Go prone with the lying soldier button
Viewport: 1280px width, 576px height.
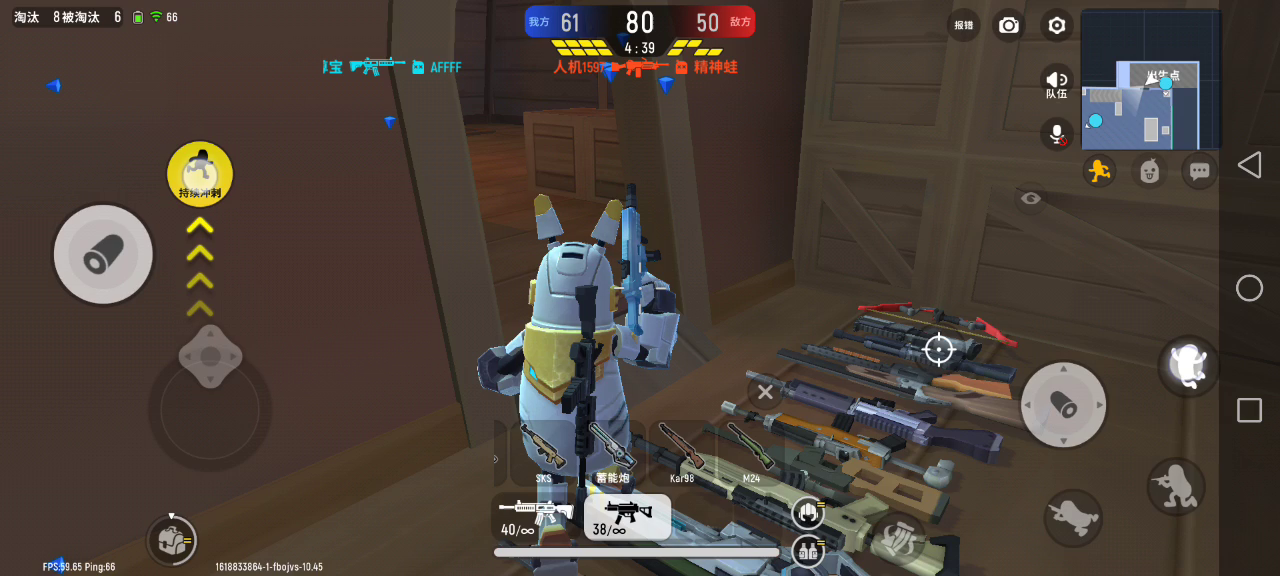click(x=1073, y=517)
